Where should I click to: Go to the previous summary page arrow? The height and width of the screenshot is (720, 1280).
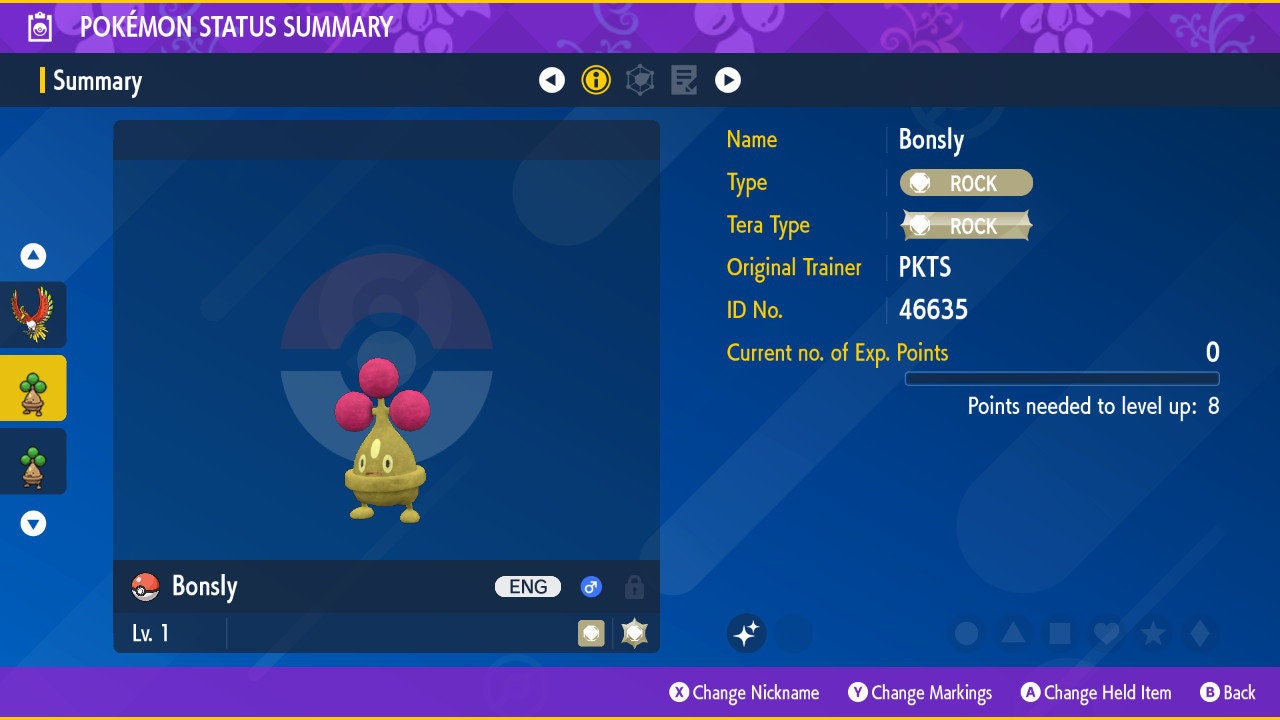(552, 80)
